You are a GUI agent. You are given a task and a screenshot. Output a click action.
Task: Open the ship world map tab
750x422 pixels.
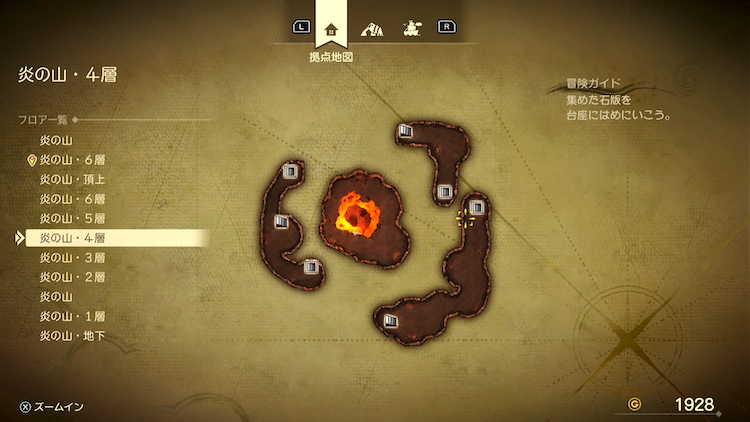(410, 28)
